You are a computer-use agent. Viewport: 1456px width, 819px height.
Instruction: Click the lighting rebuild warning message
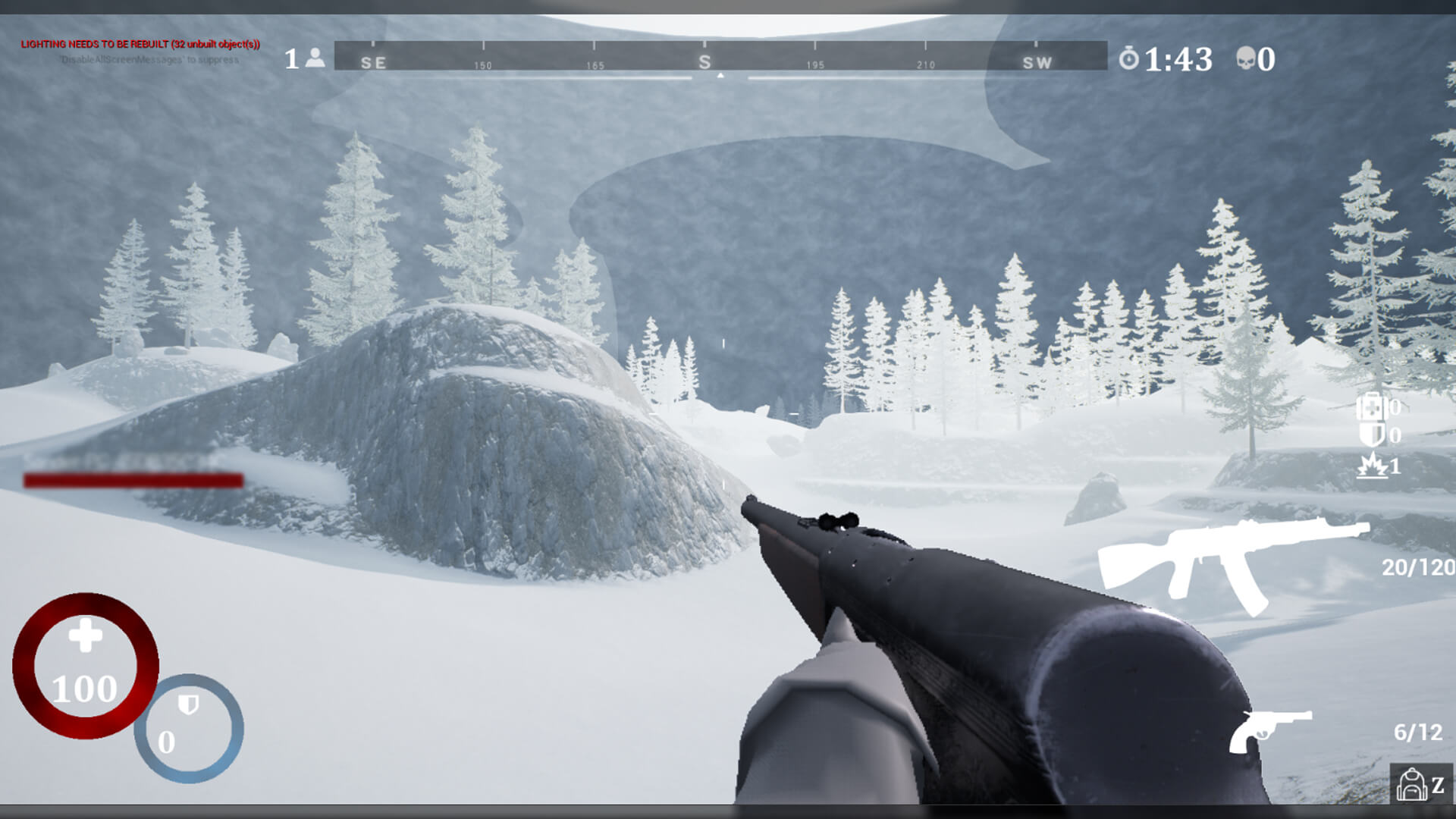pyautogui.click(x=140, y=45)
